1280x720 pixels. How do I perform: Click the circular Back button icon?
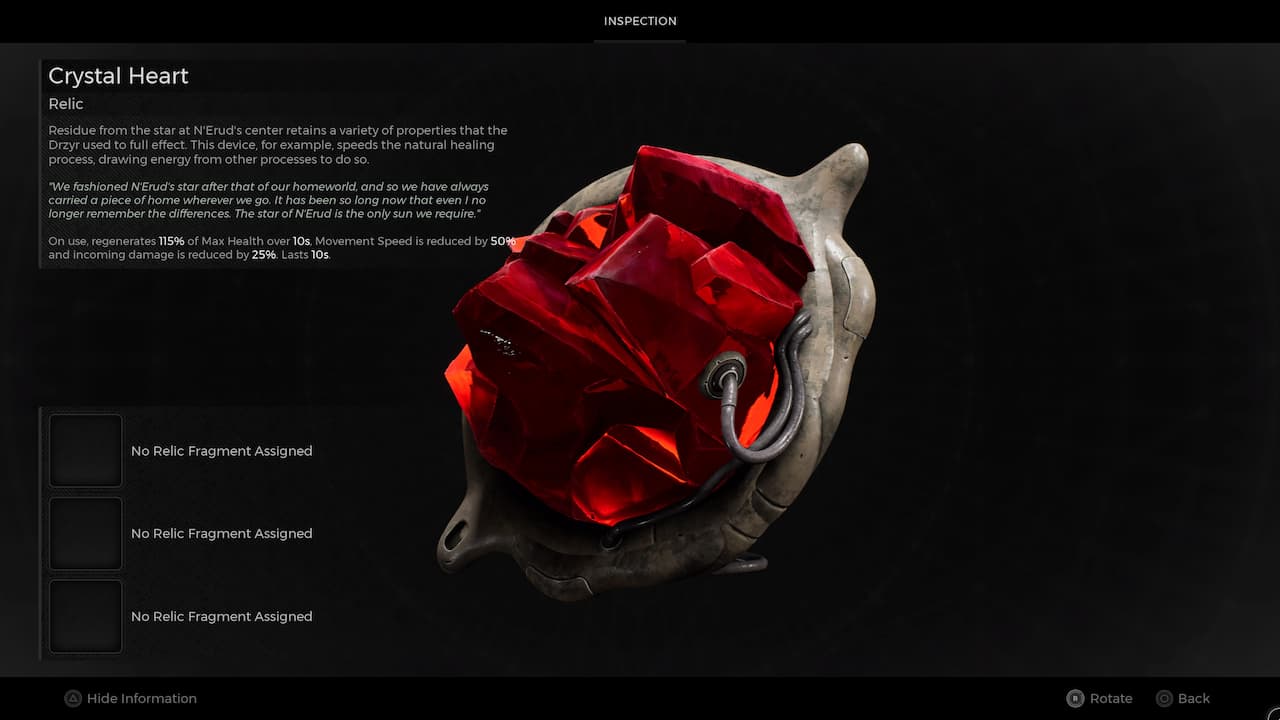tap(1166, 698)
